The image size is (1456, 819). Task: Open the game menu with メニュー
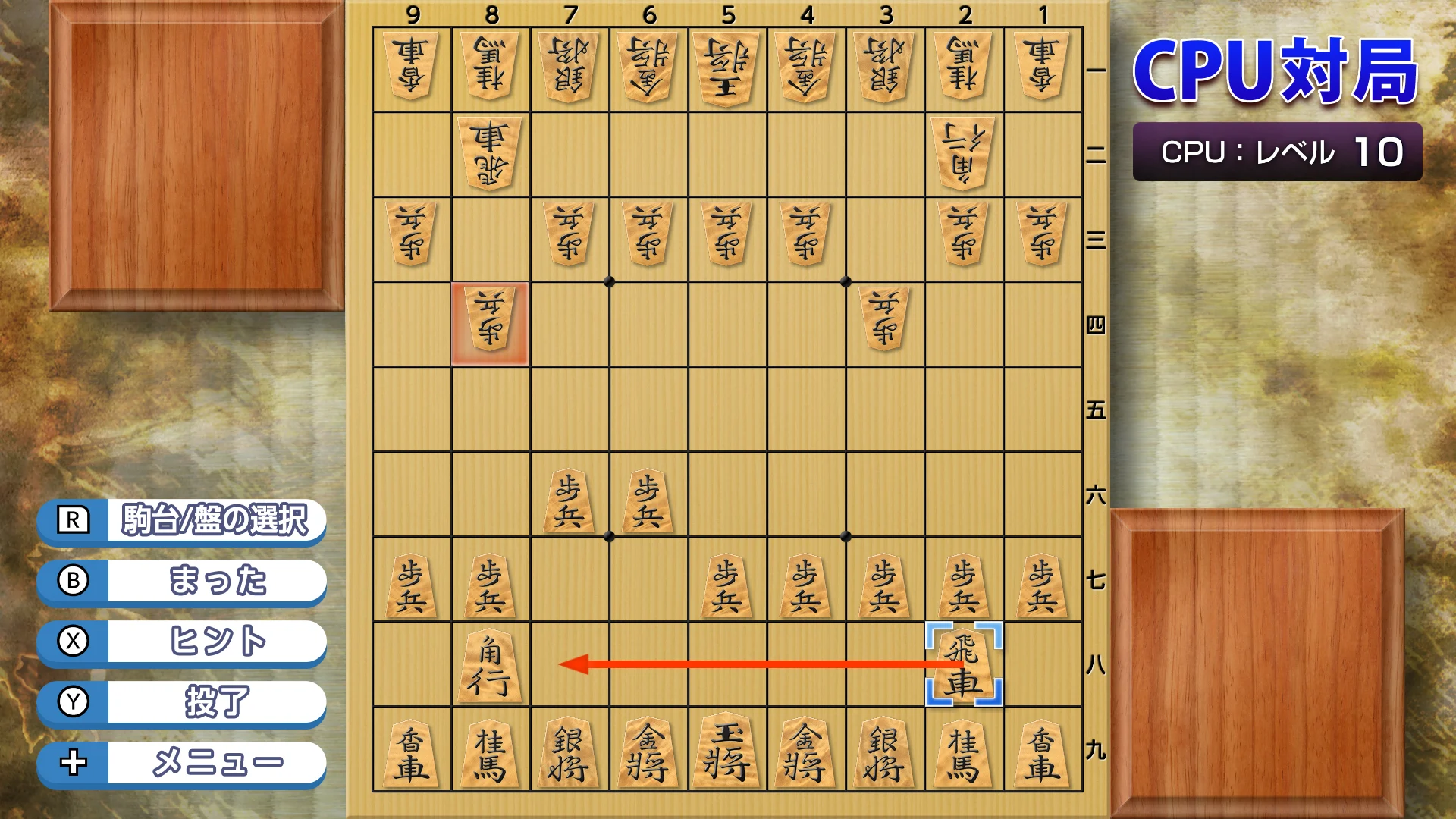click(x=180, y=762)
